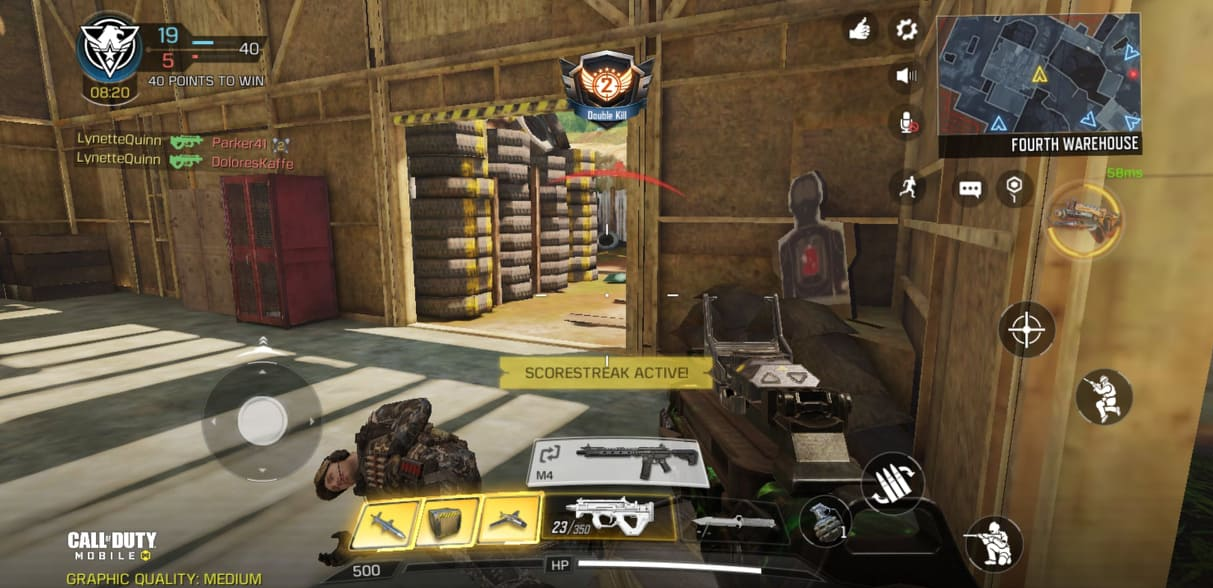Call in the Care Package scorestreak

pos(447,523)
